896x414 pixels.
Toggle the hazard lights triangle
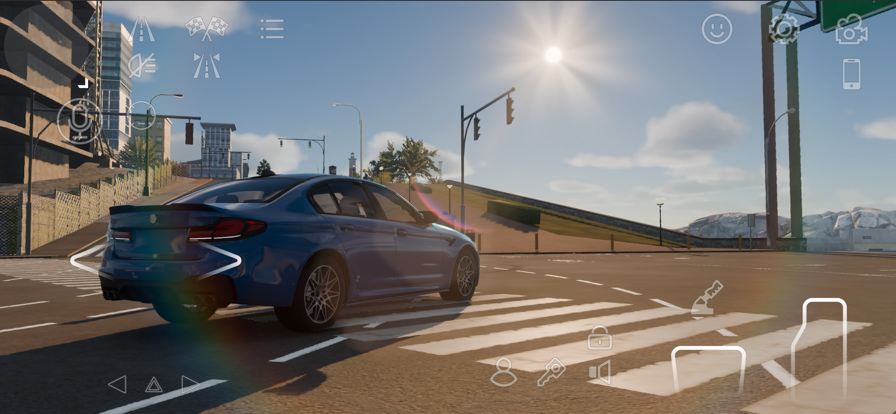point(153,385)
